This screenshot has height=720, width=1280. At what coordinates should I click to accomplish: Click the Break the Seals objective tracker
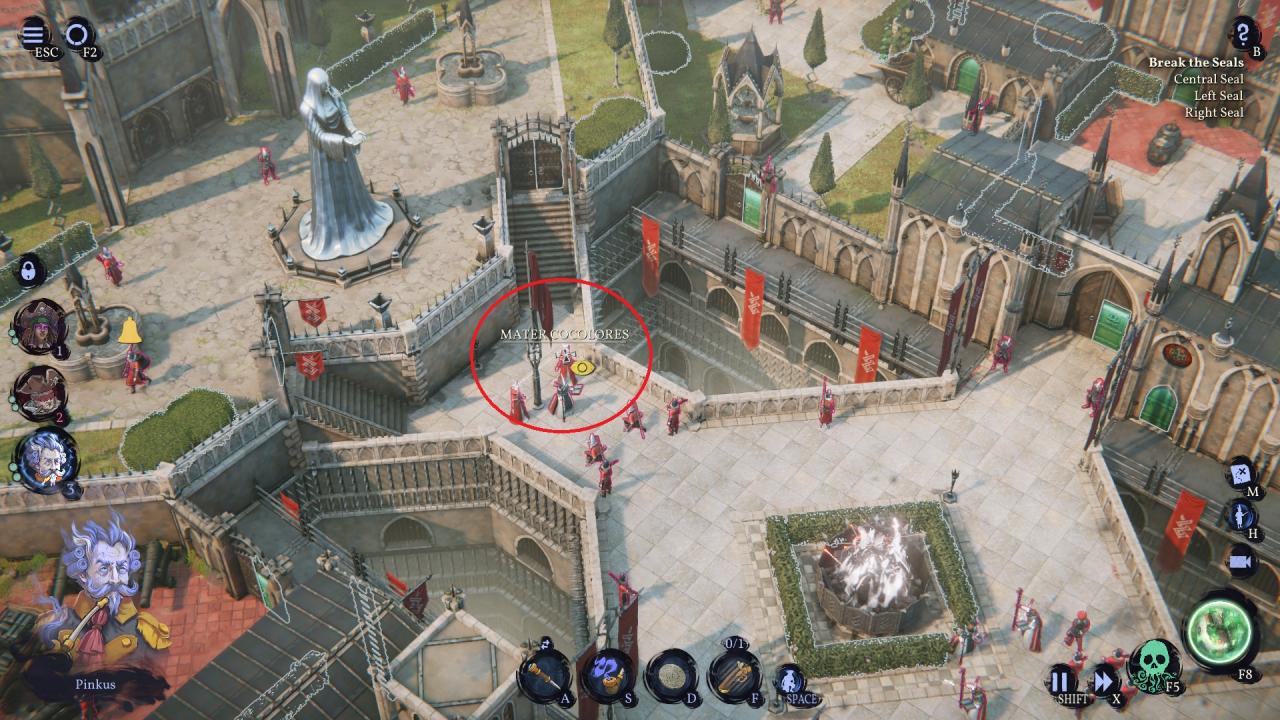tap(1196, 62)
